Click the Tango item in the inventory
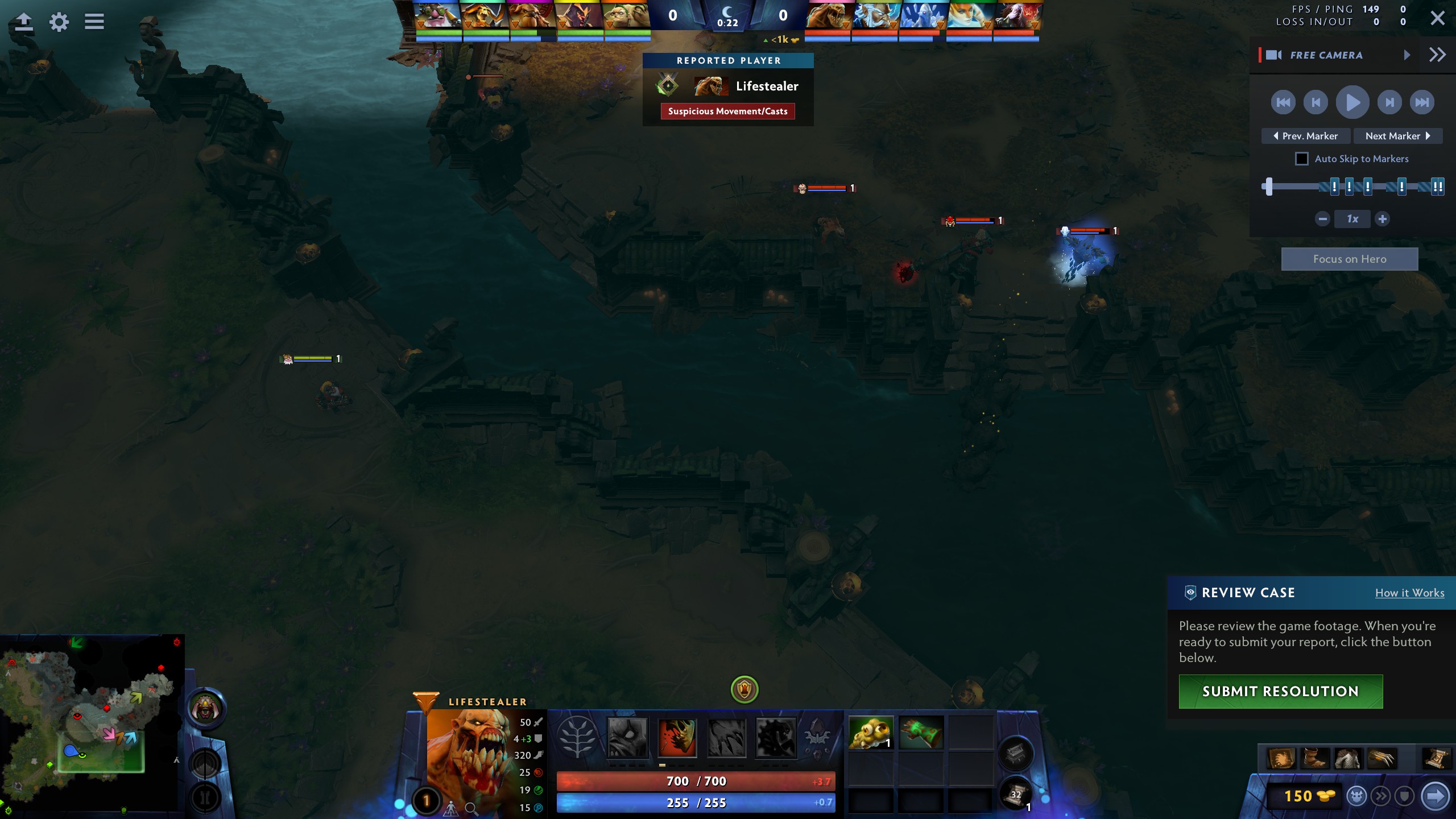1456x819 pixels. [x=870, y=733]
